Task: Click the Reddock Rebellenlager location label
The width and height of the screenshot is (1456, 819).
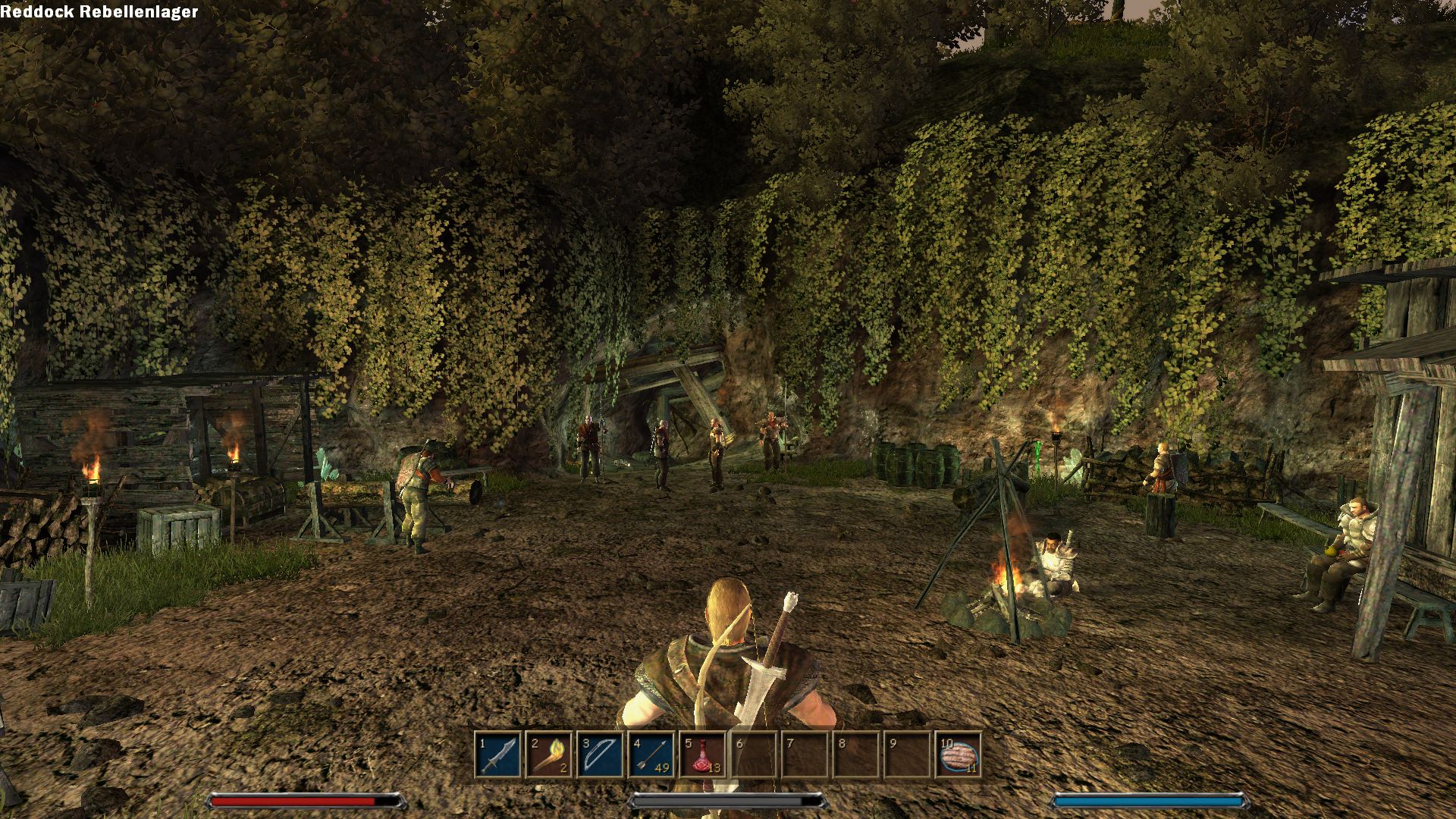Action: pyautogui.click(x=99, y=11)
